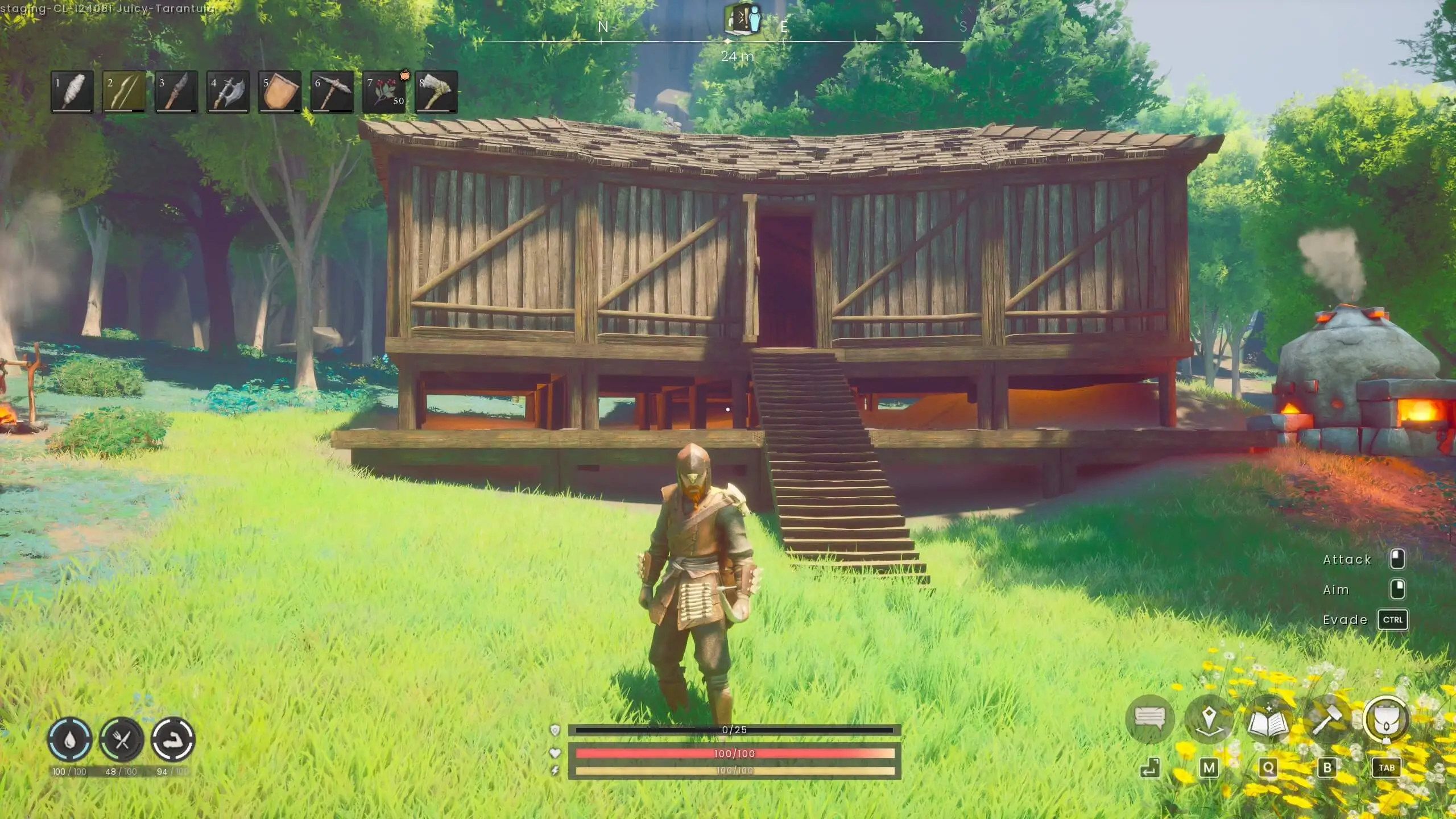Select the pickaxe in slot 6

click(330, 92)
